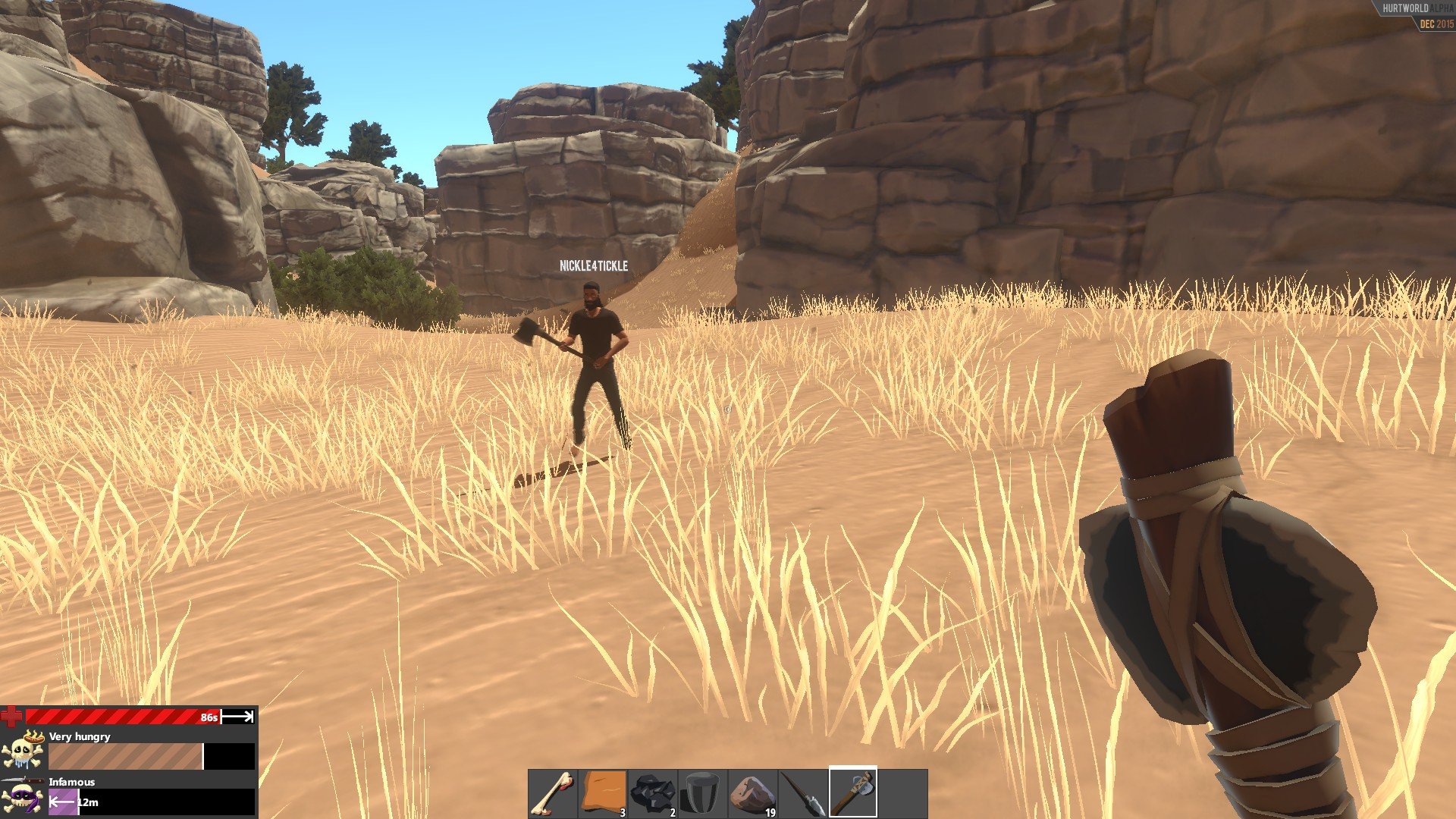Viewport: 1456px width, 819px height.
Task: Select the orange animal hide slot
Action: pos(603,793)
